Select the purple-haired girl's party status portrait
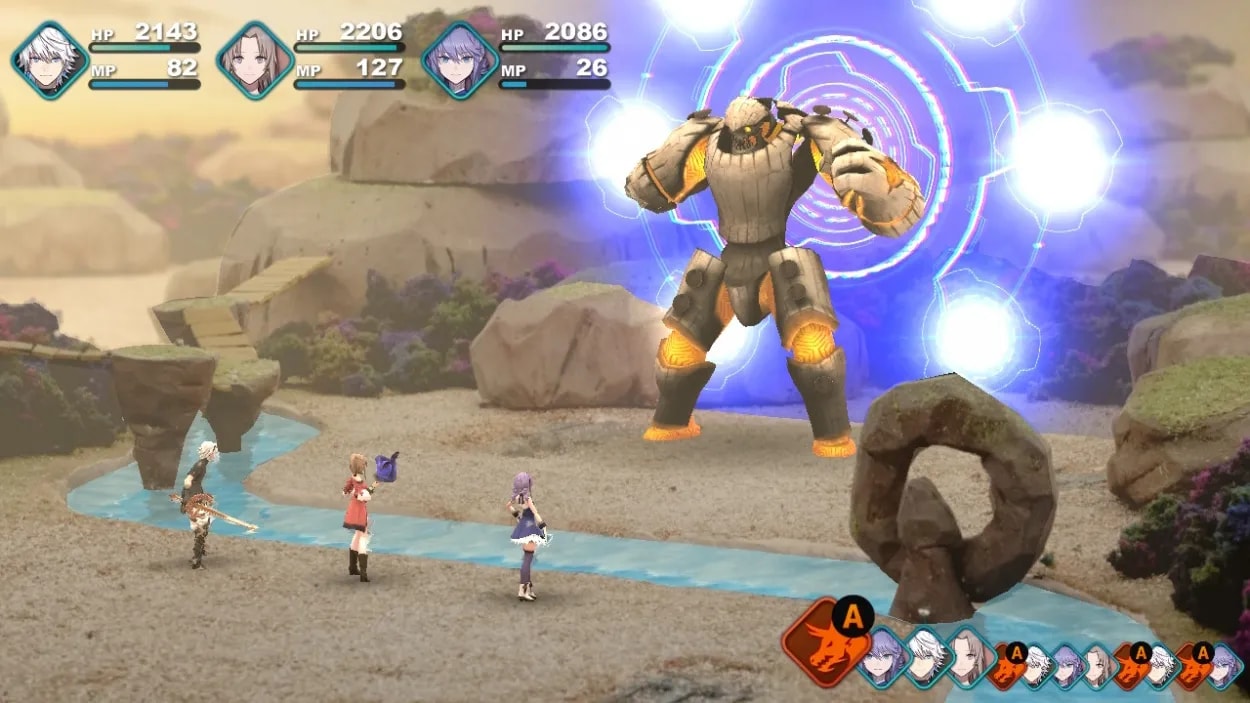This screenshot has width=1250, height=703. pyautogui.click(x=459, y=60)
